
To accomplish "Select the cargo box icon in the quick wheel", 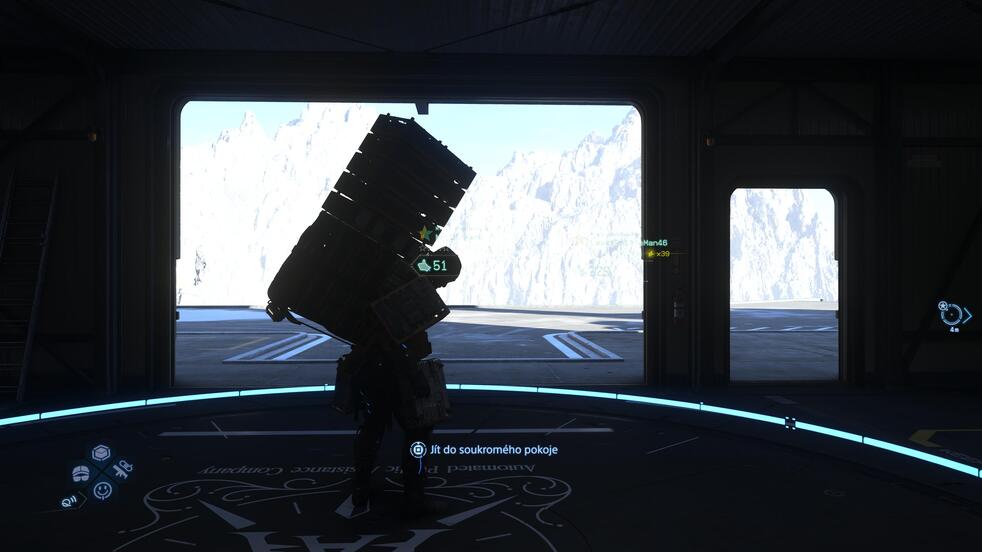I will [101, 454].
